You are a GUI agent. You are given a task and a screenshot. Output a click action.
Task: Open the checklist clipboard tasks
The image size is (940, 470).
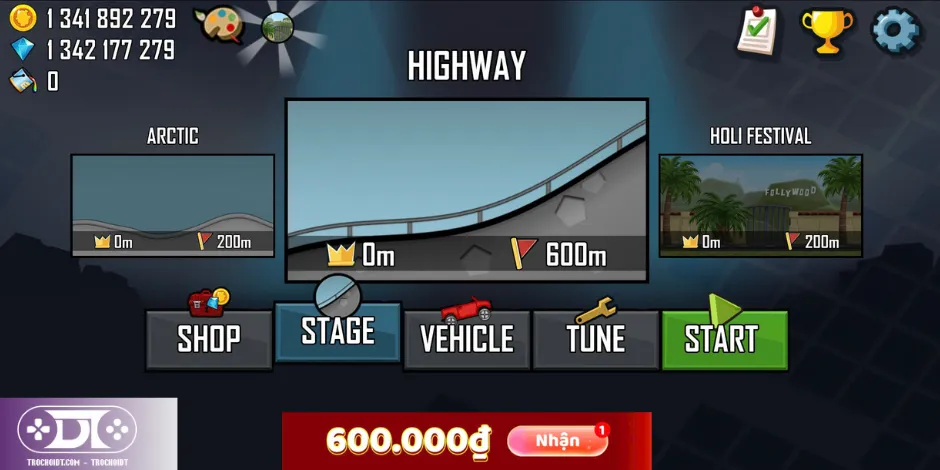(758, 31)
